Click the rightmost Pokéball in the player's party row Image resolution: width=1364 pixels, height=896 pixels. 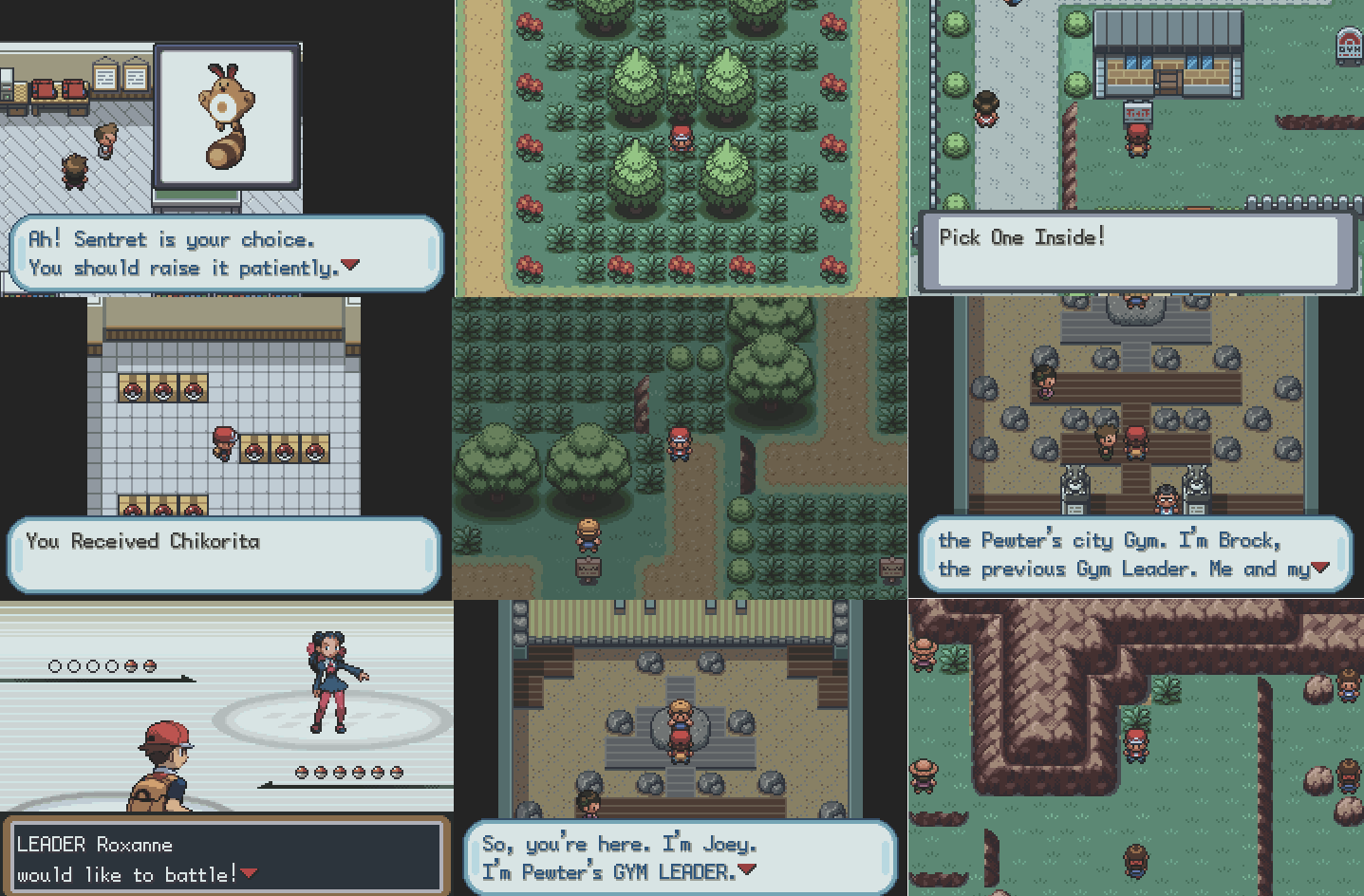tap(399, 774)
